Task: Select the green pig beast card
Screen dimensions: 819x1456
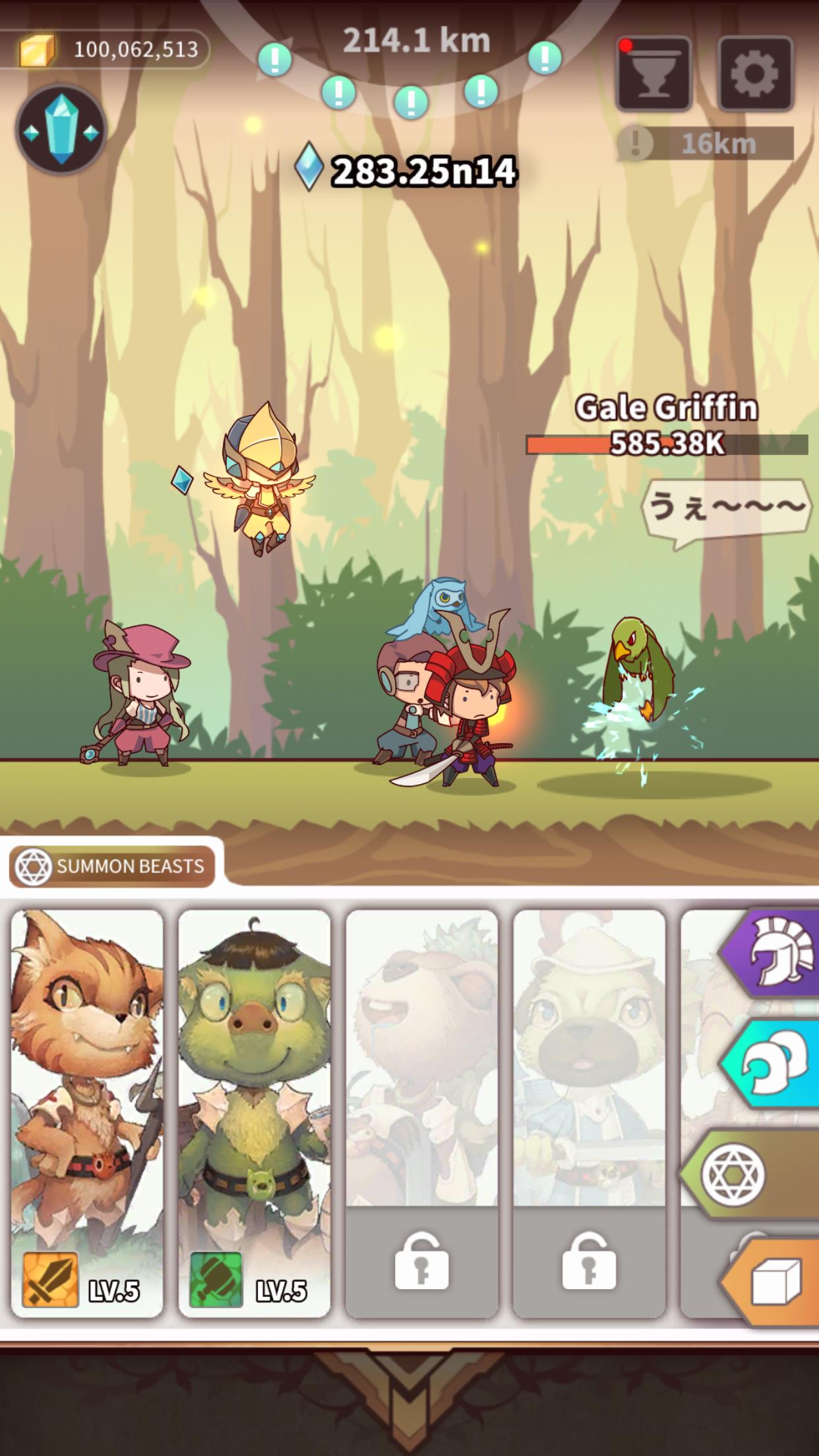Action: (x=255, y=1113)
